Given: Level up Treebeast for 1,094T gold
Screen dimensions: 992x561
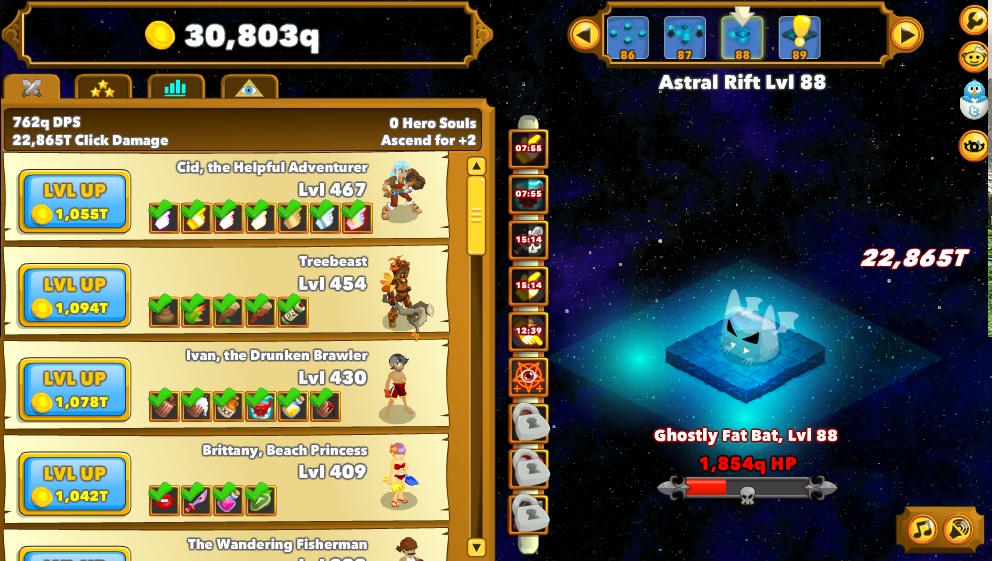Looking at the screenshot, I should point(75,295).
